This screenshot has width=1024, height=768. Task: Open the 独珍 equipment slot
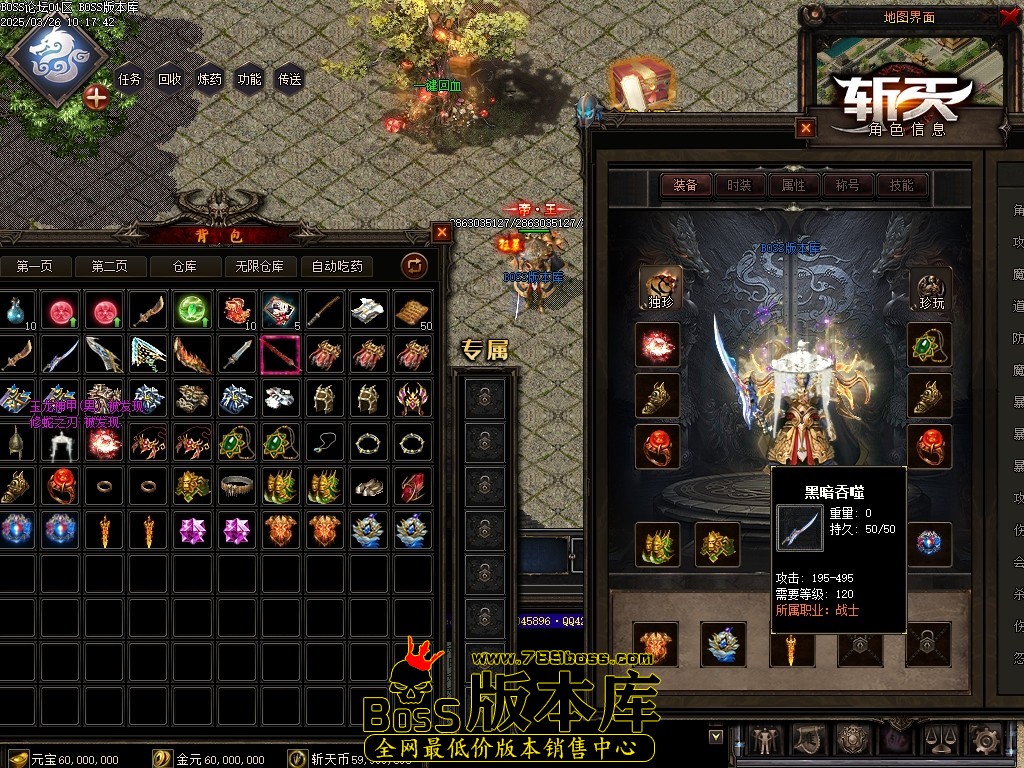[x=660, y=289]
